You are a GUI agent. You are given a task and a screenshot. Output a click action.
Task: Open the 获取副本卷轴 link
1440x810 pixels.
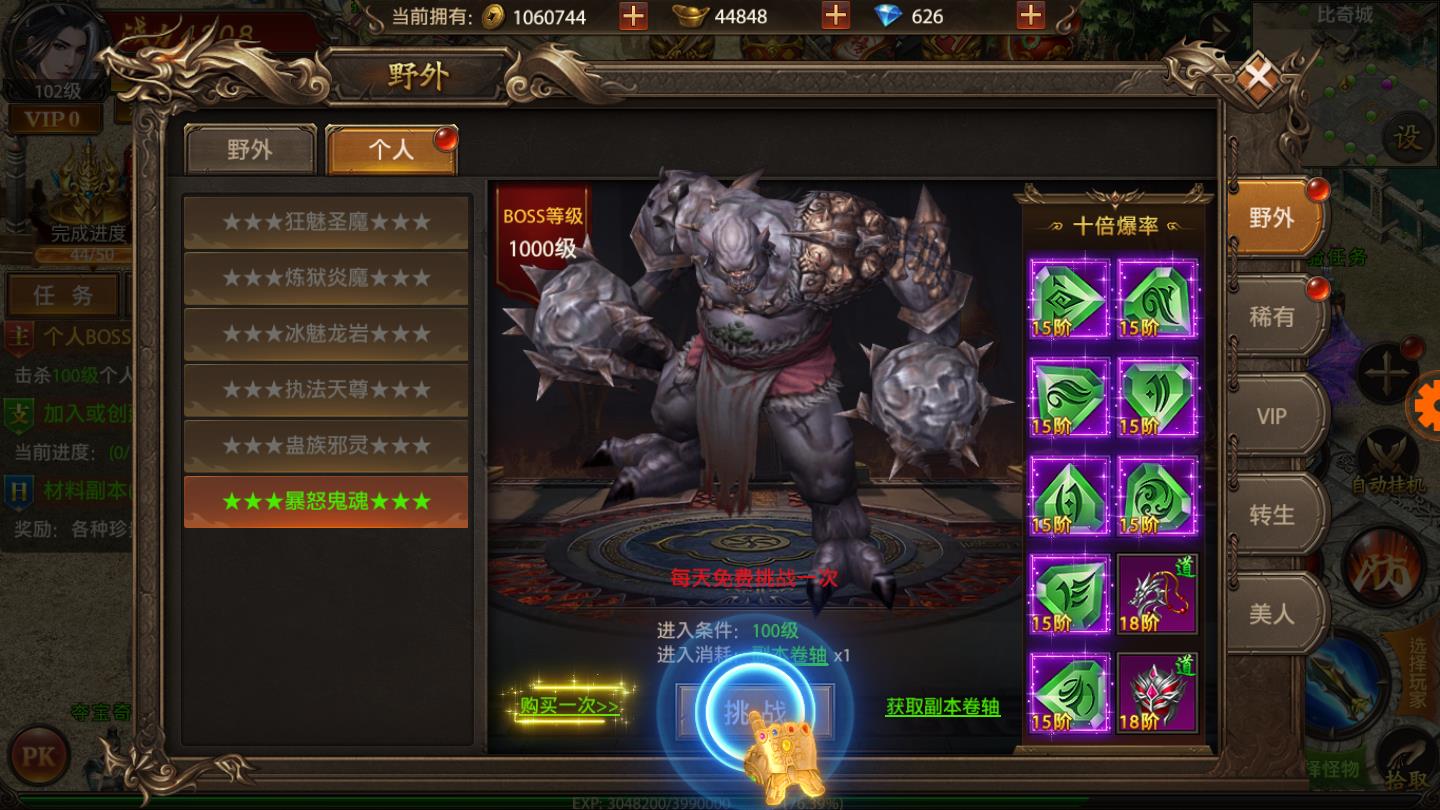click(942, 707)
